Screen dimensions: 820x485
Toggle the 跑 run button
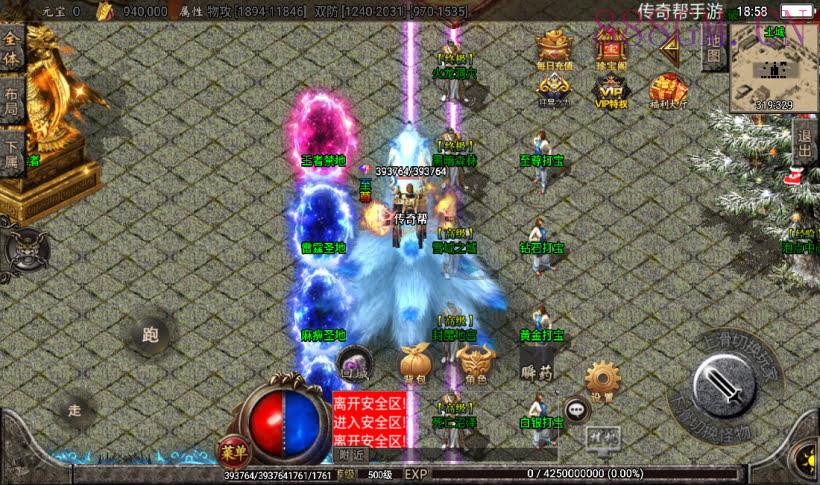pyautogui.click(x=151, y=335)
